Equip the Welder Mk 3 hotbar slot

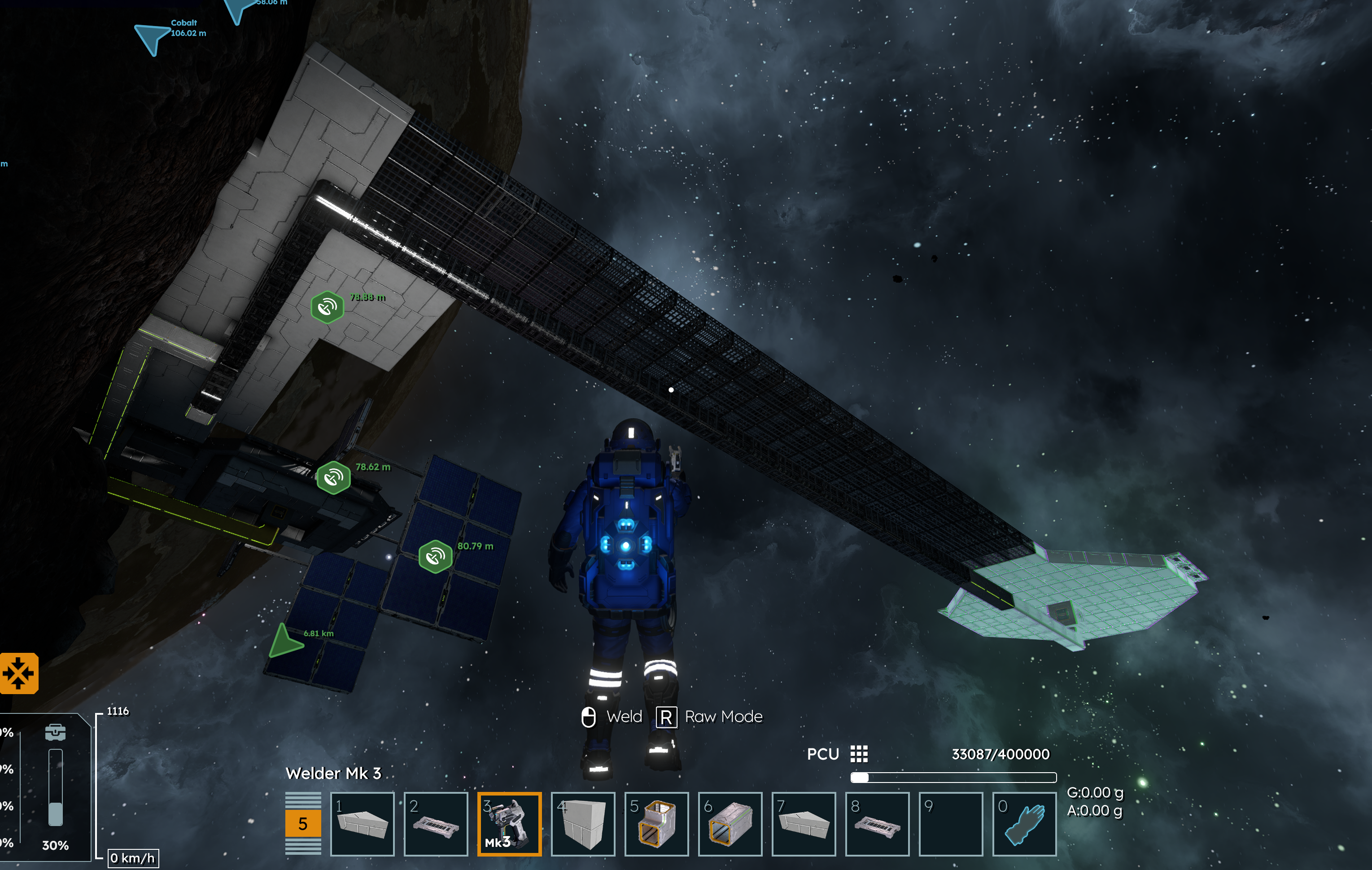point(509,823)
